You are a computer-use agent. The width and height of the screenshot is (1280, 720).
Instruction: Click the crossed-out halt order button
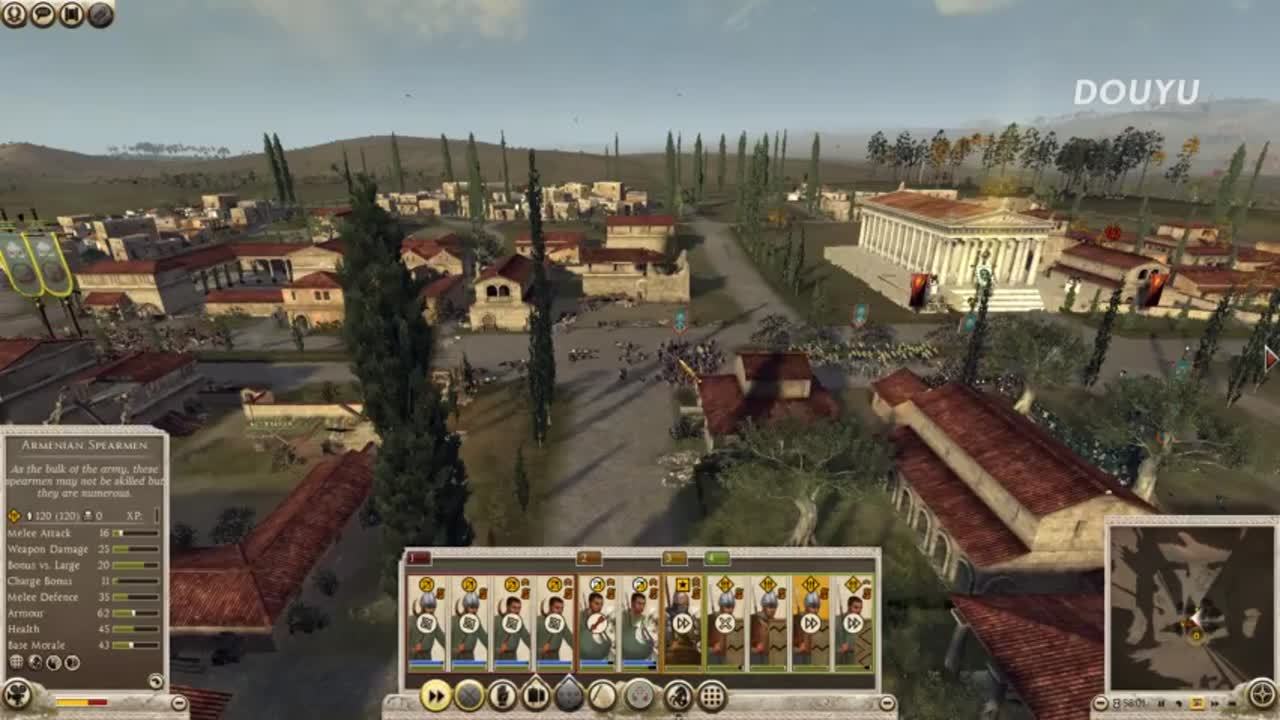[x=469, y=695]
